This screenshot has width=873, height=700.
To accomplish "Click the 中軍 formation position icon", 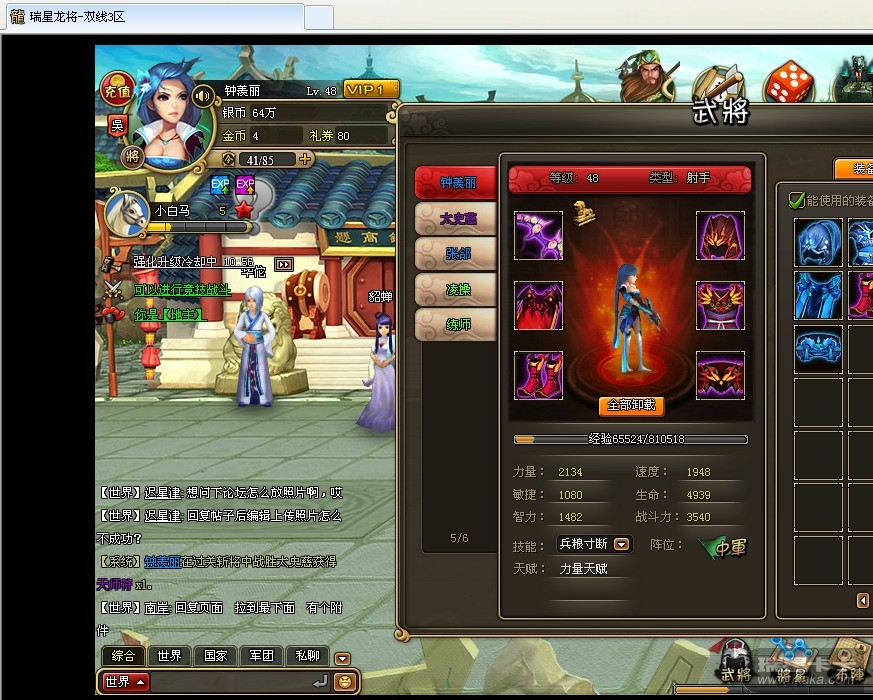I will pos(723,545).
